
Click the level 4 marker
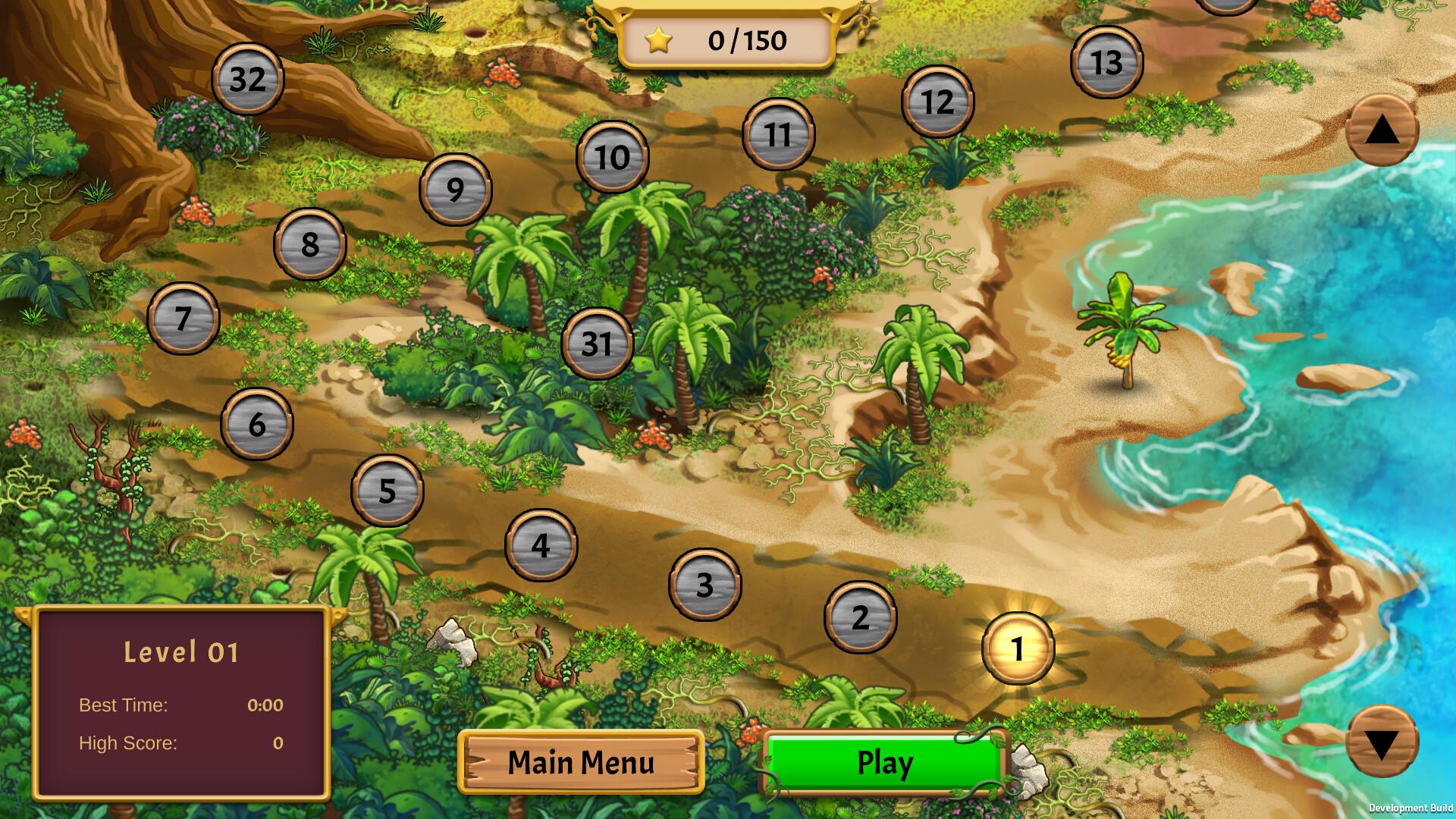click(541, 543)
